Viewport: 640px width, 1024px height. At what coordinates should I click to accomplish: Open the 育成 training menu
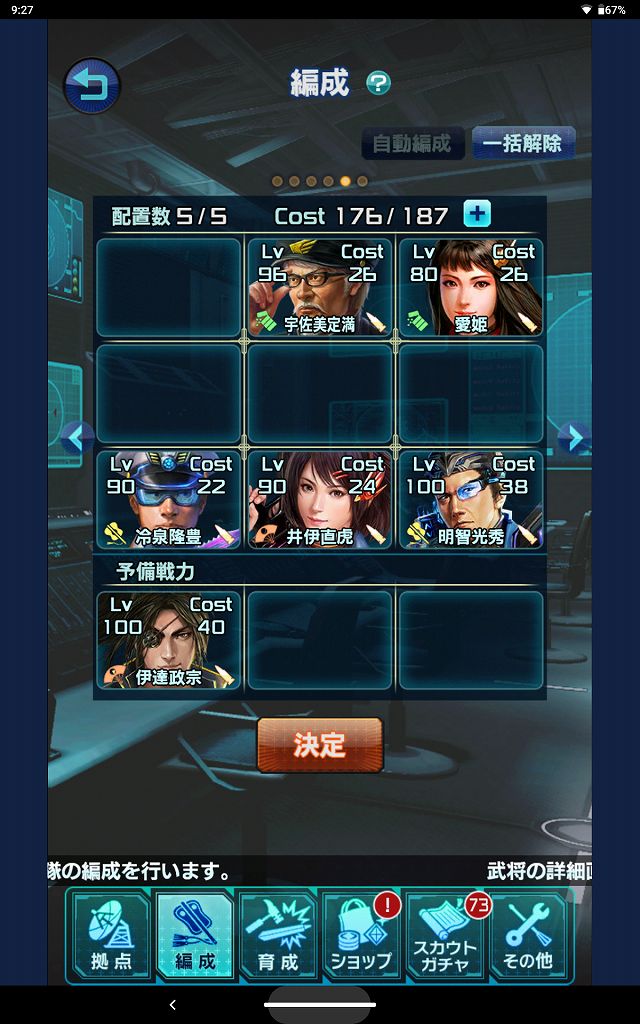click(x=277, y=936)
